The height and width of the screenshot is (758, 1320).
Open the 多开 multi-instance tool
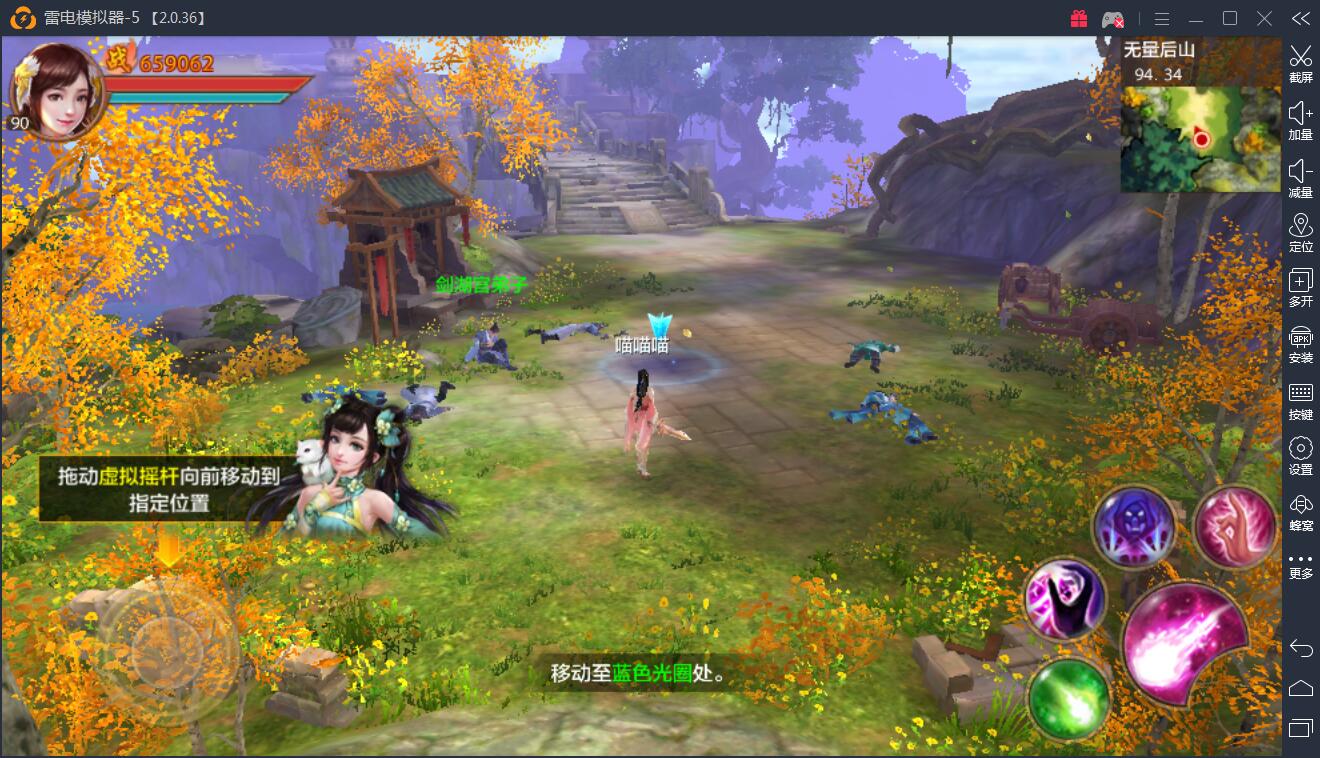[1300, 288]
